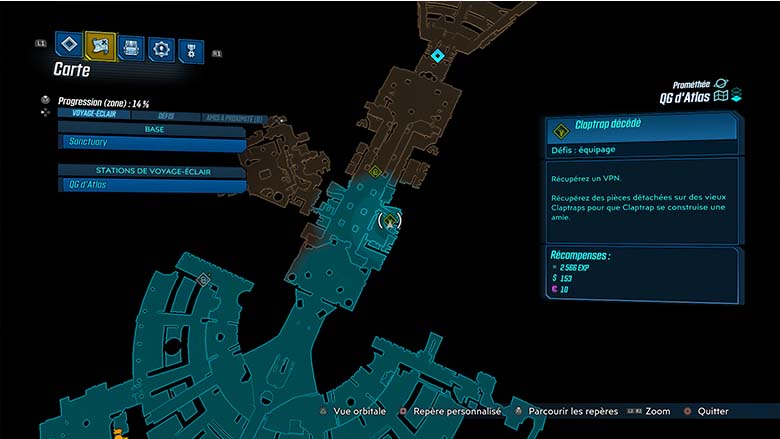Choose Parcourir les repères
The width and height of the screenshot is (780, 439).
click(565, 411)
